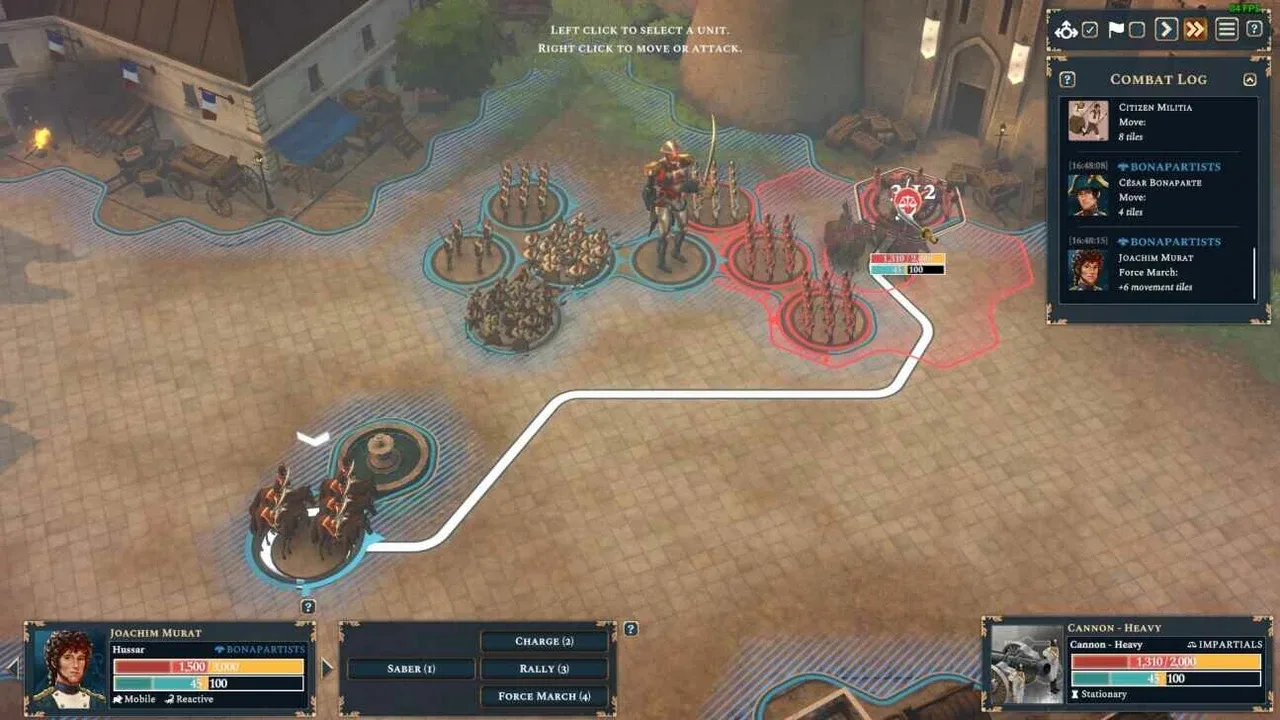Click the single chevron next-unit icon
The height and width of the screenshot is (720, 1280).
coord(1167,30)
